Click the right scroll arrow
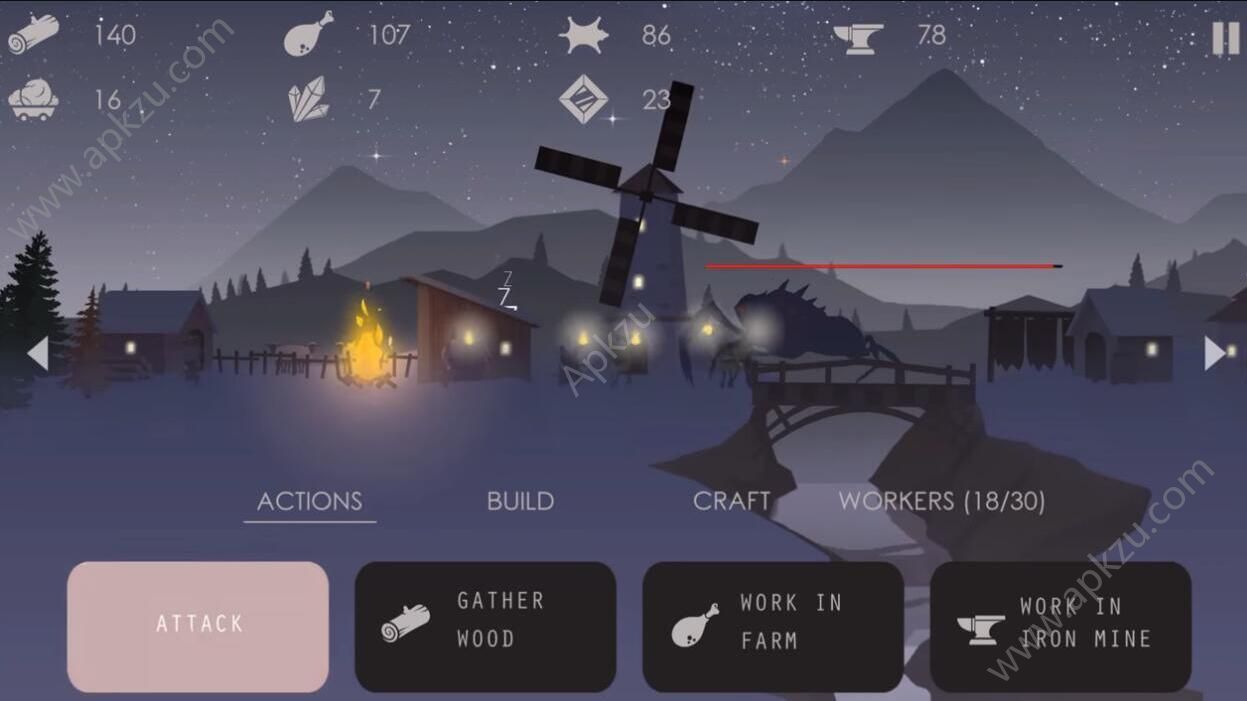 click(x=1215, y=353)
